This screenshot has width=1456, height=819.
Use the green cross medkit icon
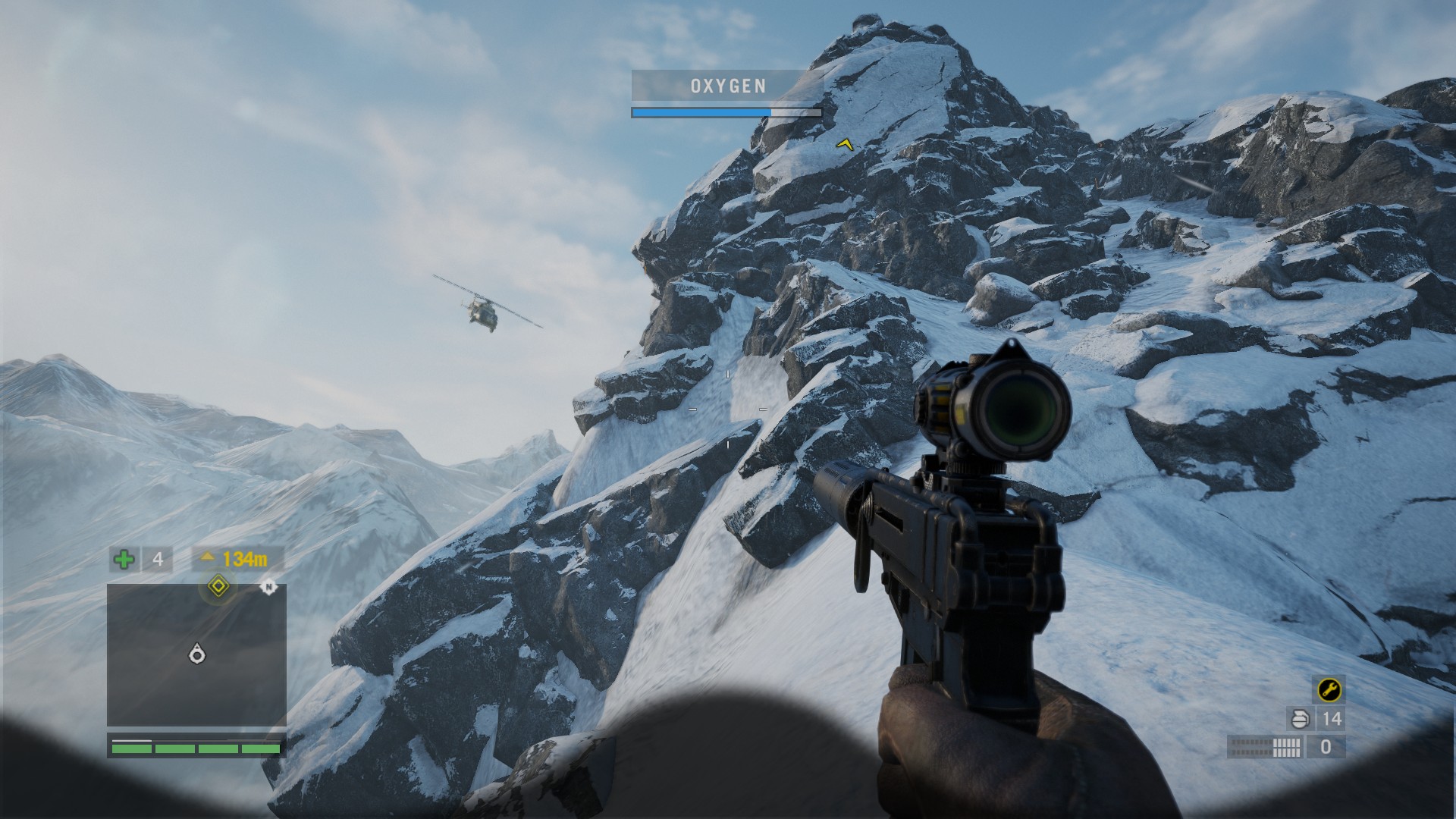(124, 560)
